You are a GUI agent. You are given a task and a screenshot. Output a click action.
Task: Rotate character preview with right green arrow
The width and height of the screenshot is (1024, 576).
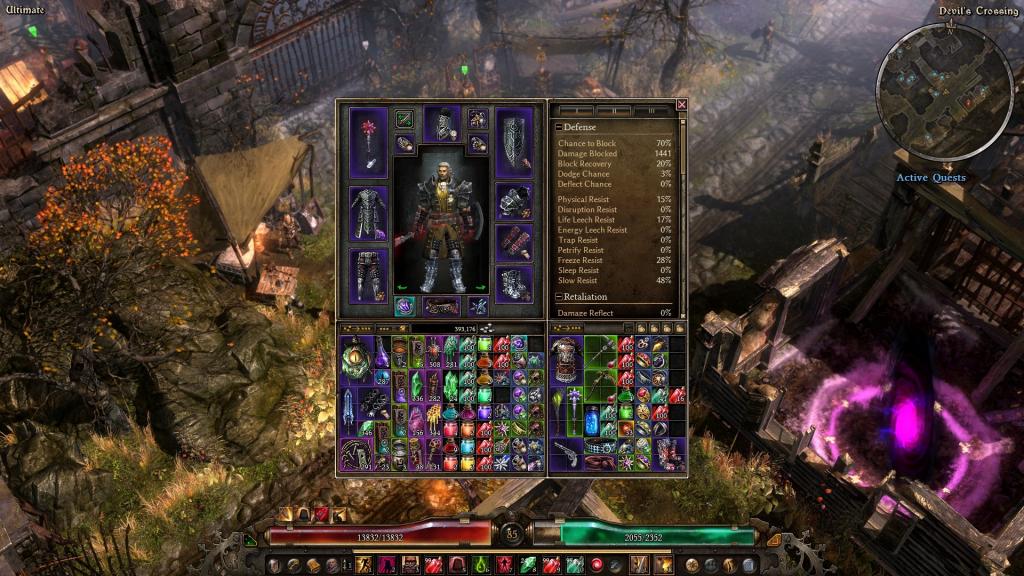tap(480, 288)
